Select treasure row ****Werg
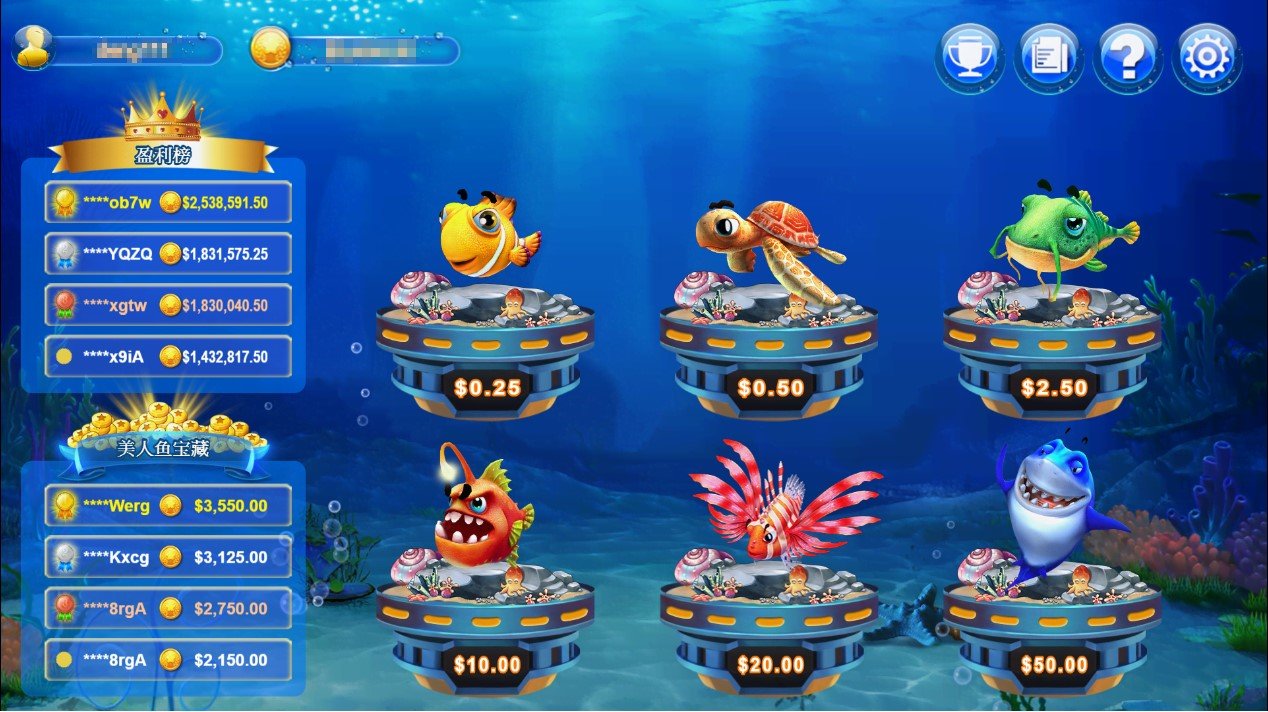The height and width of the screenshot is (712, 1268). click(x=168, y=505)
